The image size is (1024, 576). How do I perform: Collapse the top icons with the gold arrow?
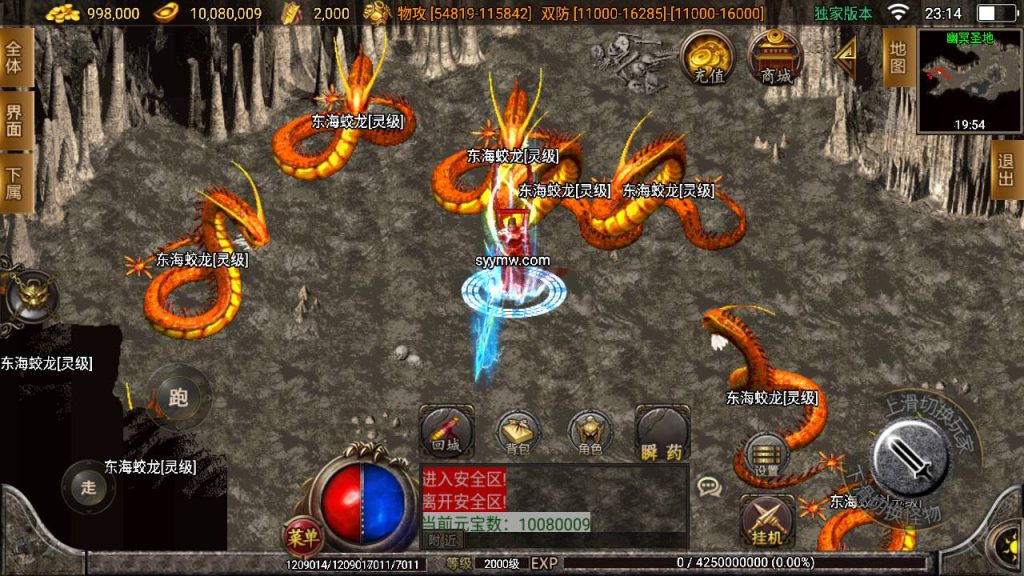845,59
